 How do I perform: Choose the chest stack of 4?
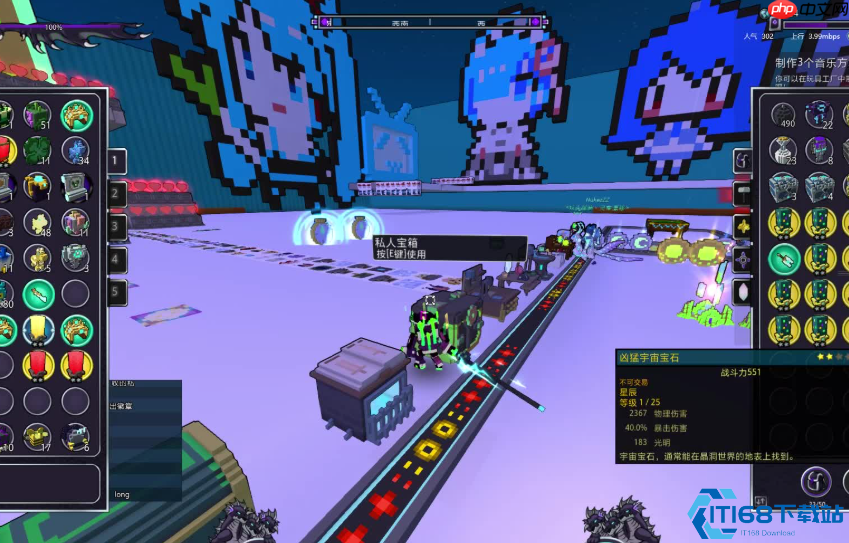click(820, 187)
